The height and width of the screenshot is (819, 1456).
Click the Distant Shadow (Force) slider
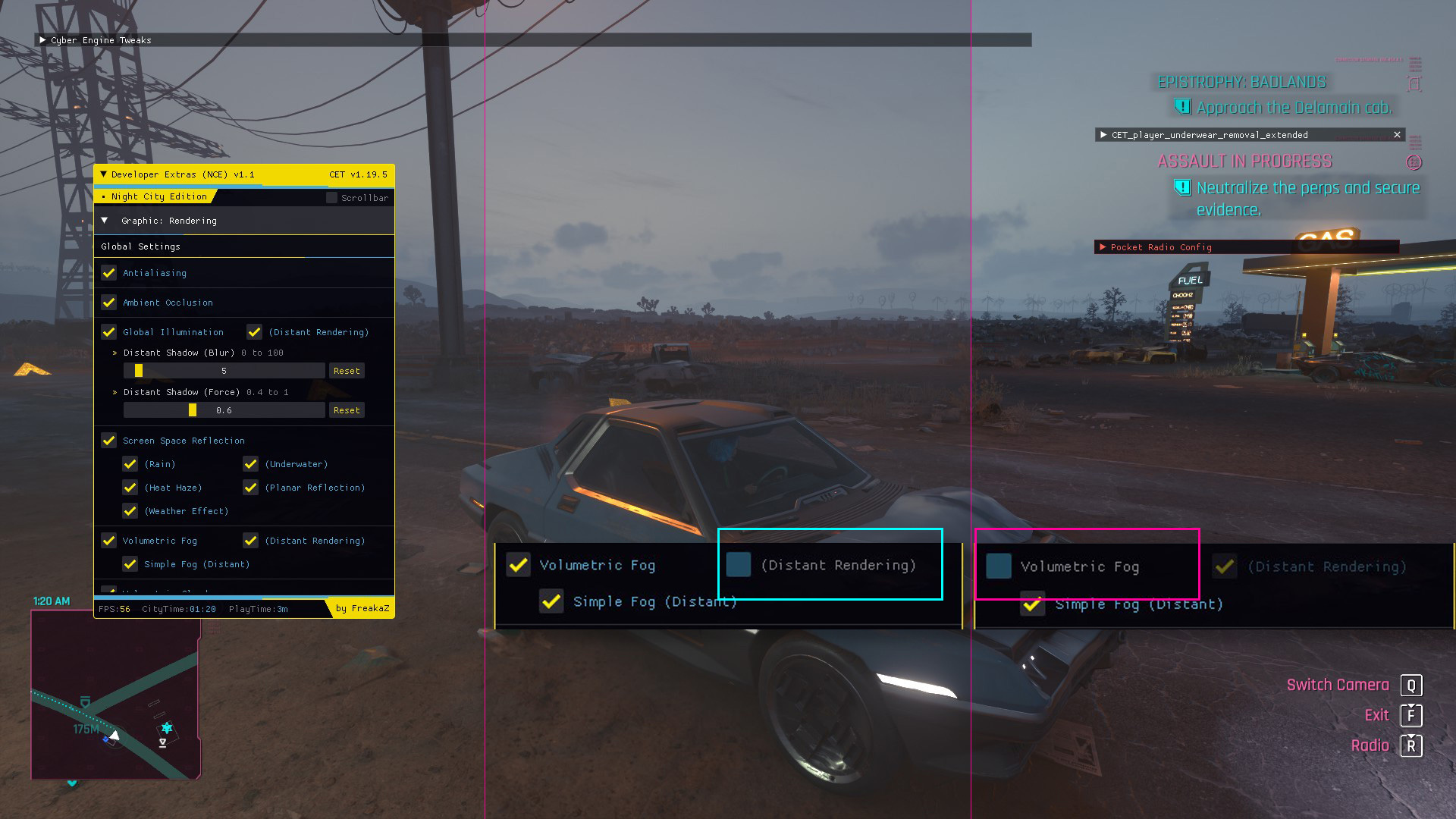(x=224, y=410)
